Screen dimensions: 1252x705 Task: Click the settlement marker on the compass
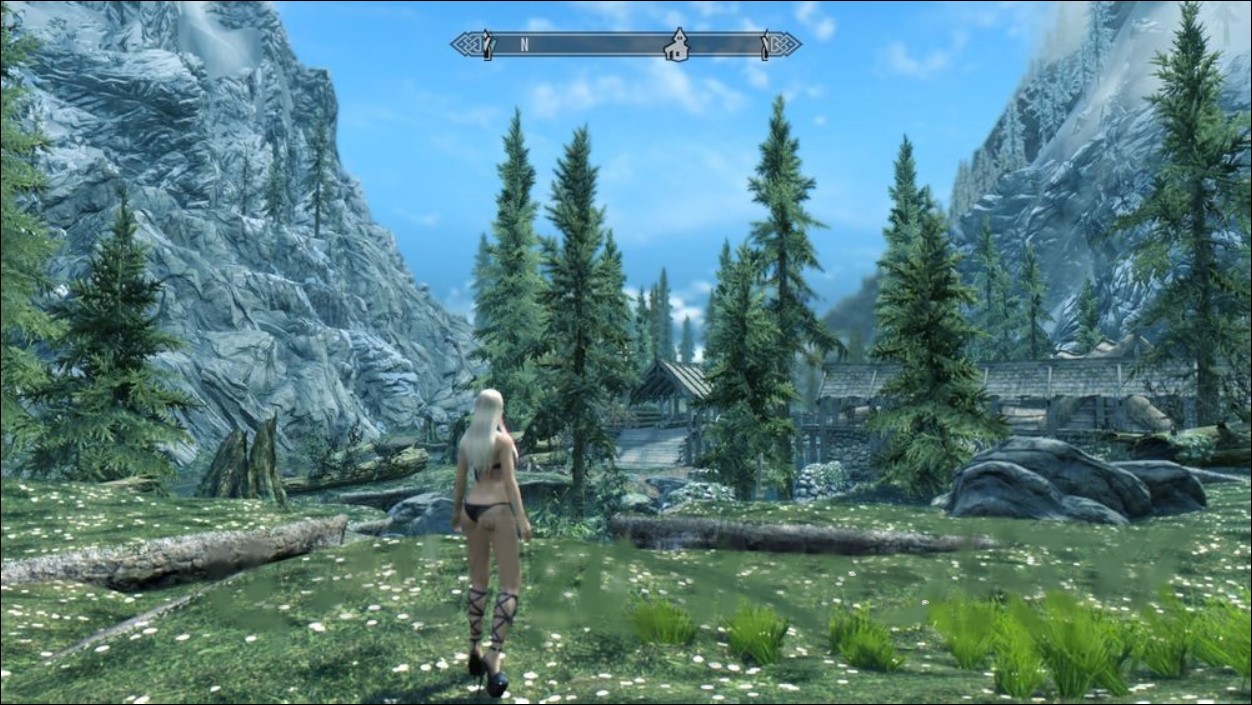[x=677, y=45]
